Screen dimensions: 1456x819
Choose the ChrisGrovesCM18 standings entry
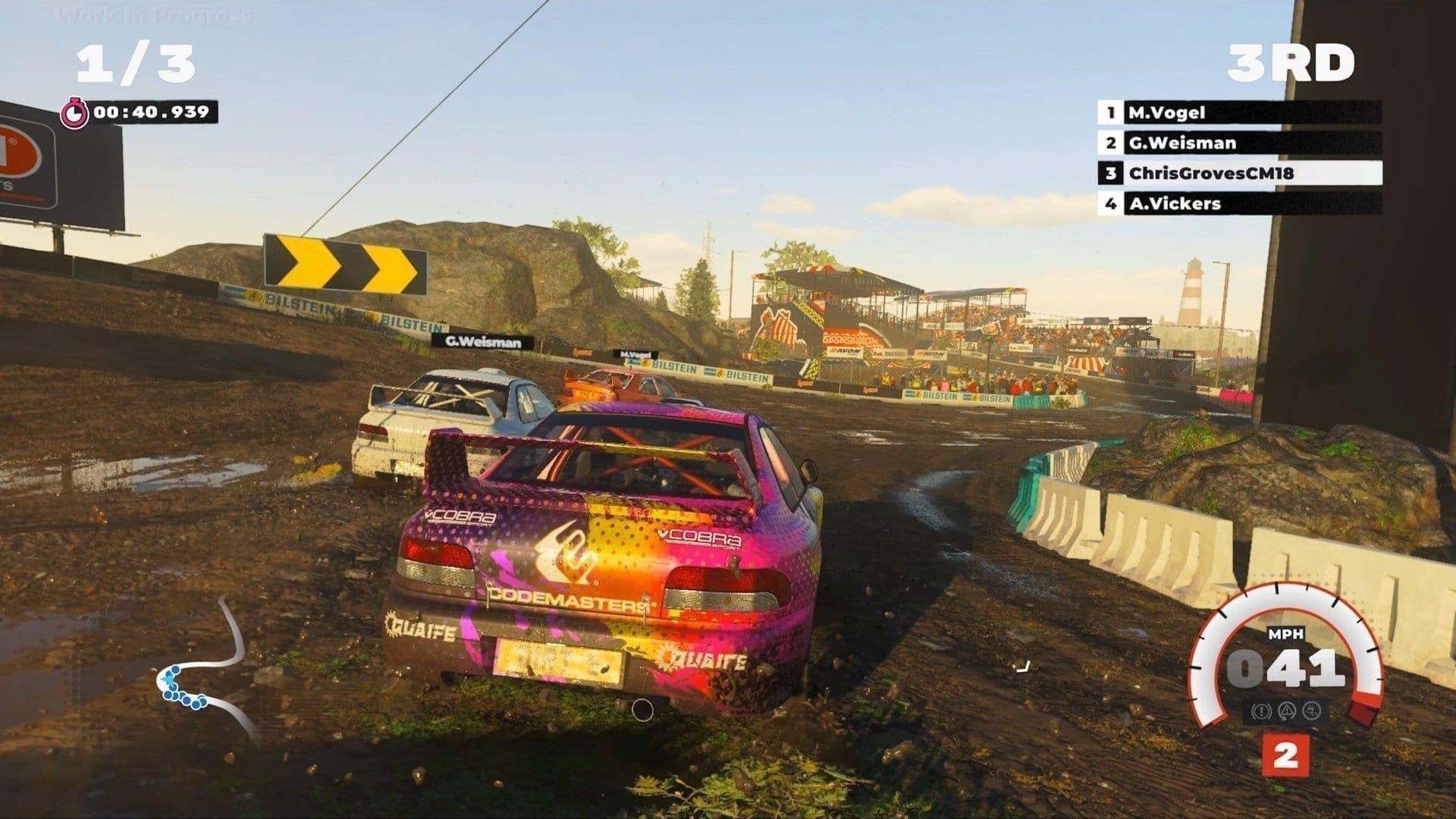tap(1239, 173)
